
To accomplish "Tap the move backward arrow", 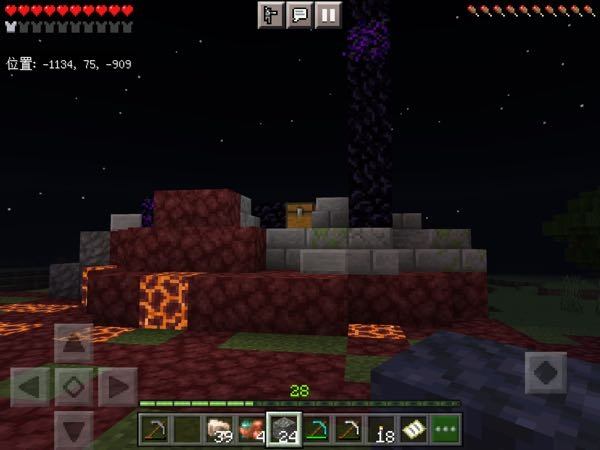I will click(73, 428).
